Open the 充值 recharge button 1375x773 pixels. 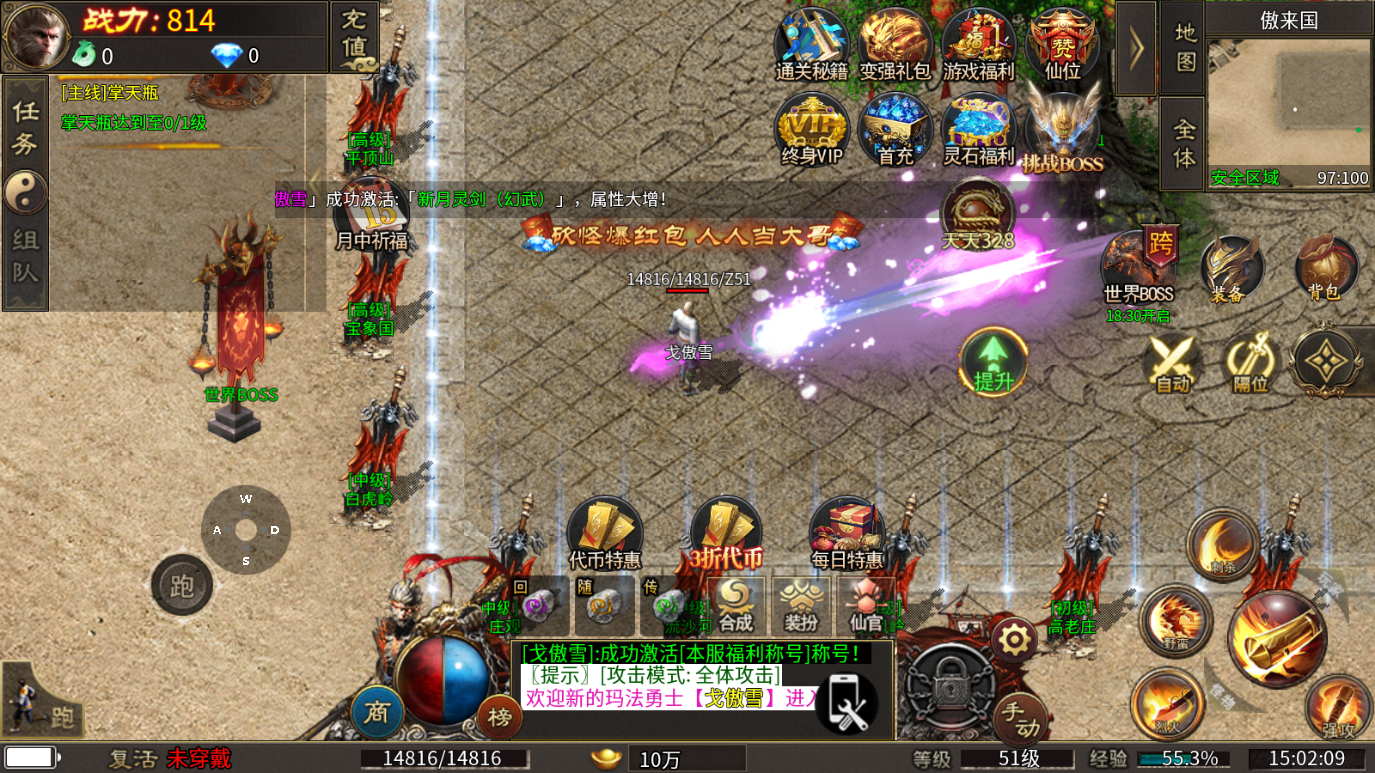(x=354, y=36)
